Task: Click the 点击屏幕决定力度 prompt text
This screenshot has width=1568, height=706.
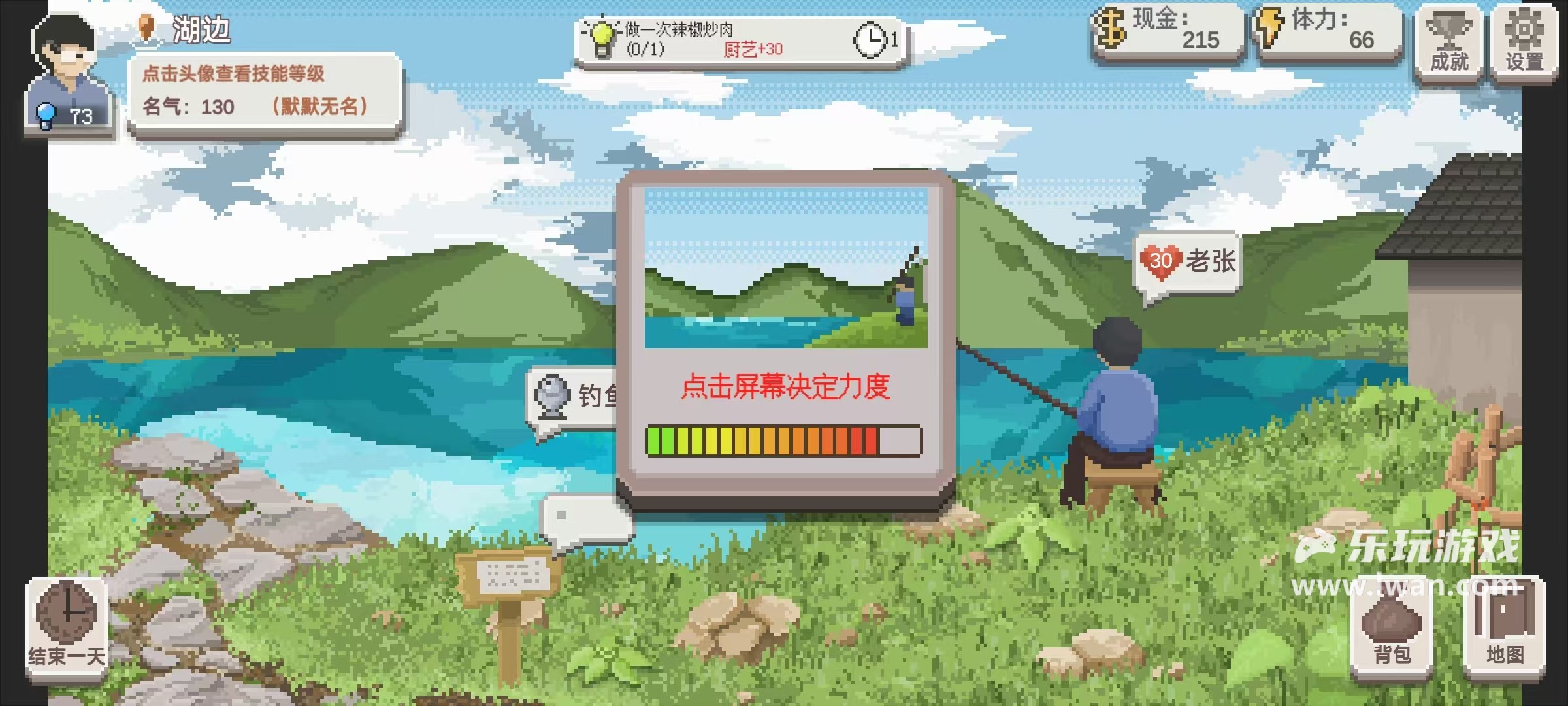Action: (784, 386)
